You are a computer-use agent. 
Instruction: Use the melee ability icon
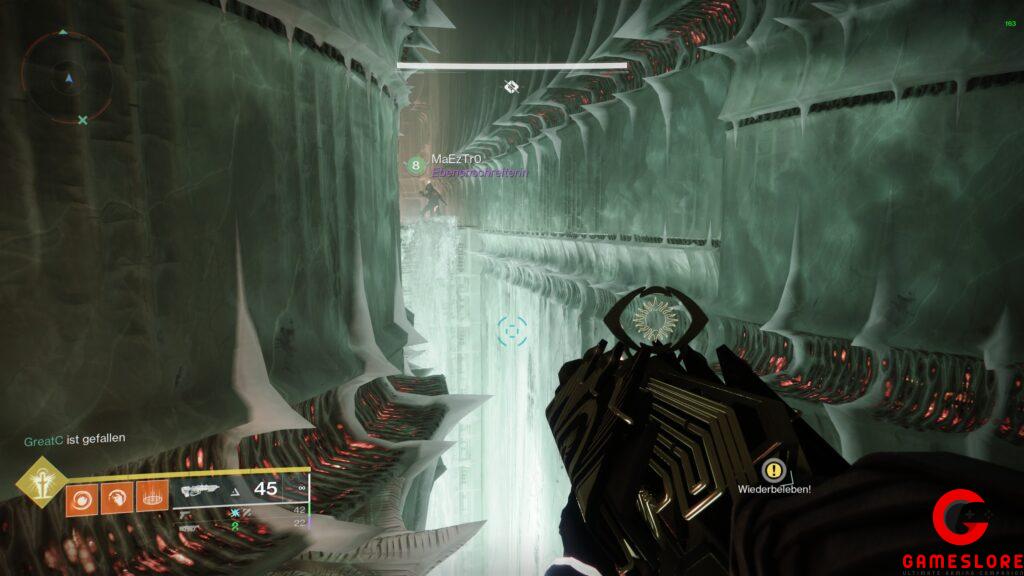click(117, 498)
